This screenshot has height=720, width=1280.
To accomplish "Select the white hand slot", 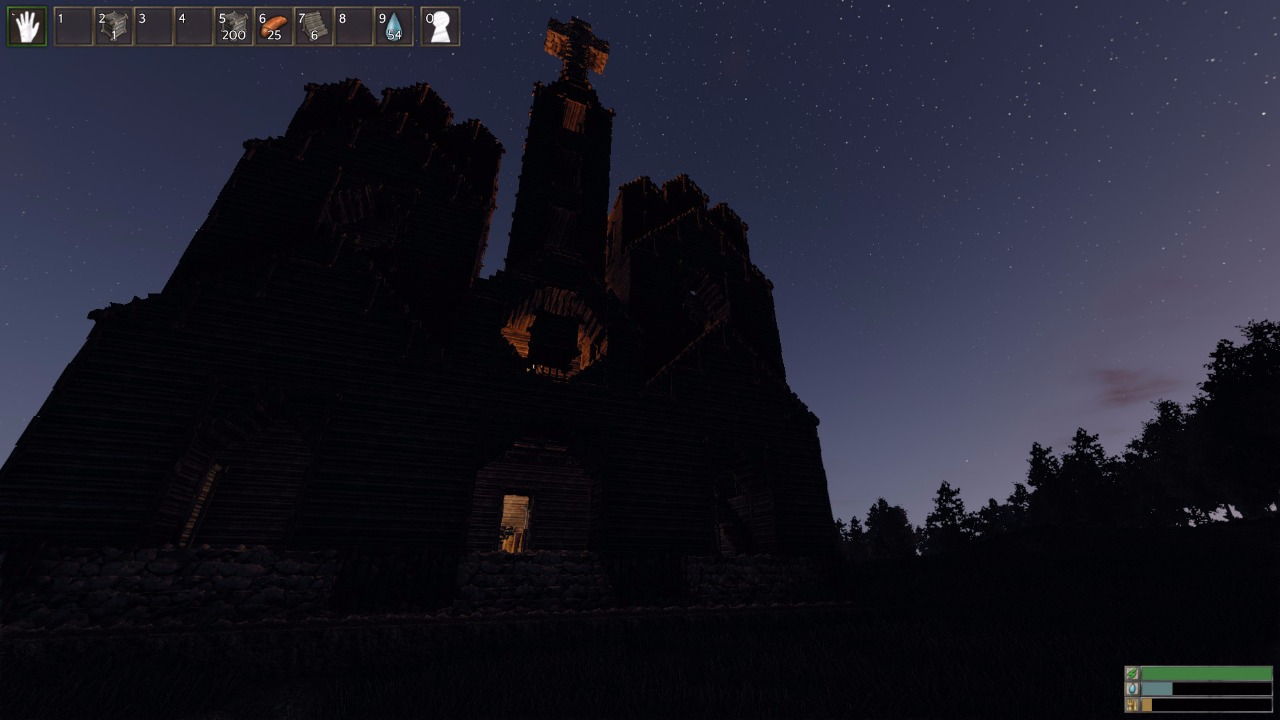I will 27,27.
